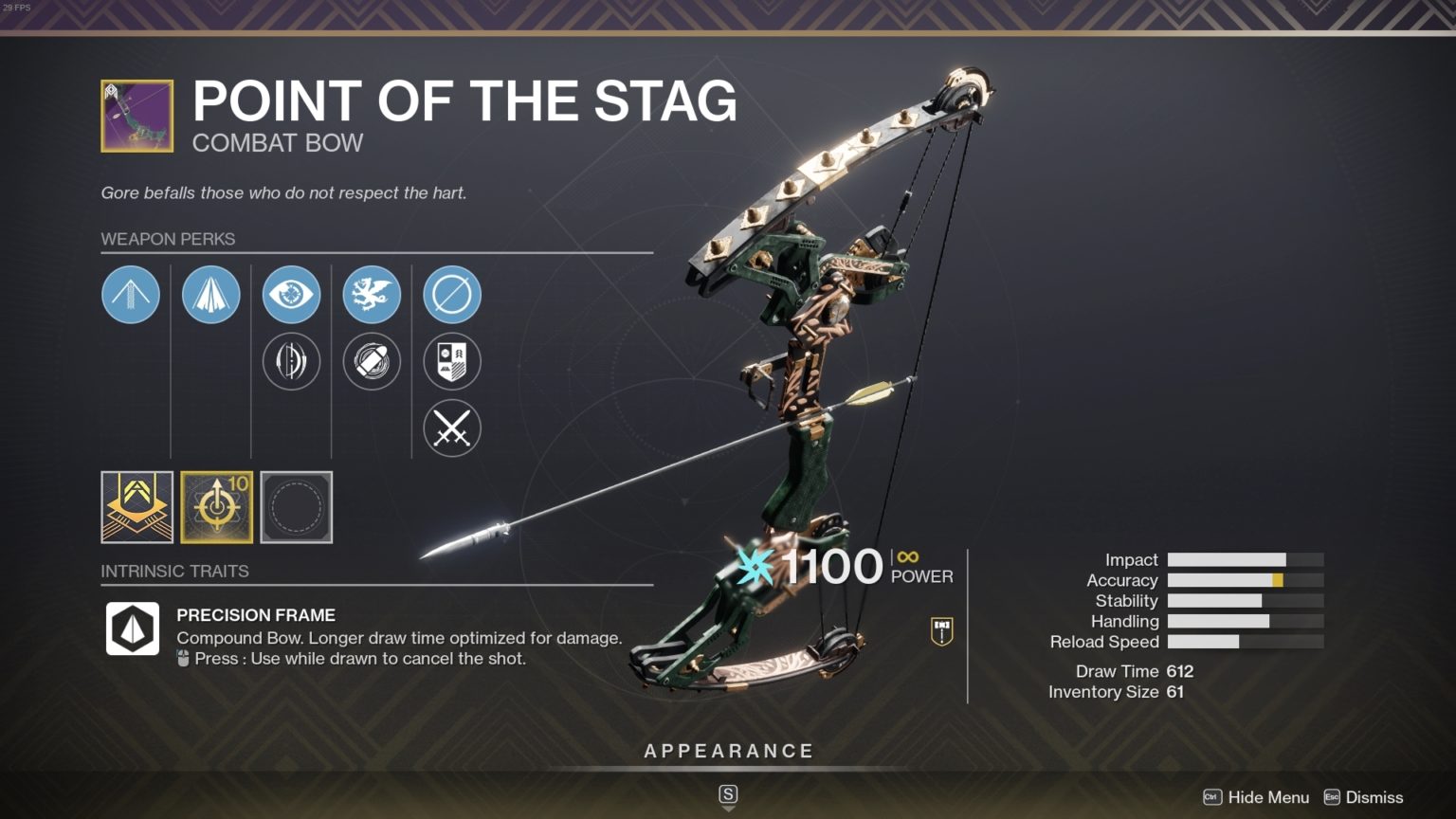The height and width of the screenshot is (819, 1456).
Task: Open the gold weapon mod socket
Action: 136,508
